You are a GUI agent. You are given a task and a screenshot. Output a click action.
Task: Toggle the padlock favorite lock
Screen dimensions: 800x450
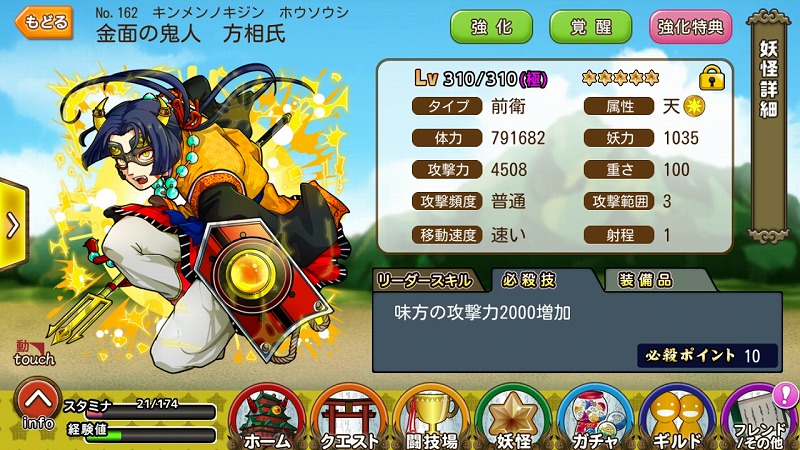click(x=711, y=78)
